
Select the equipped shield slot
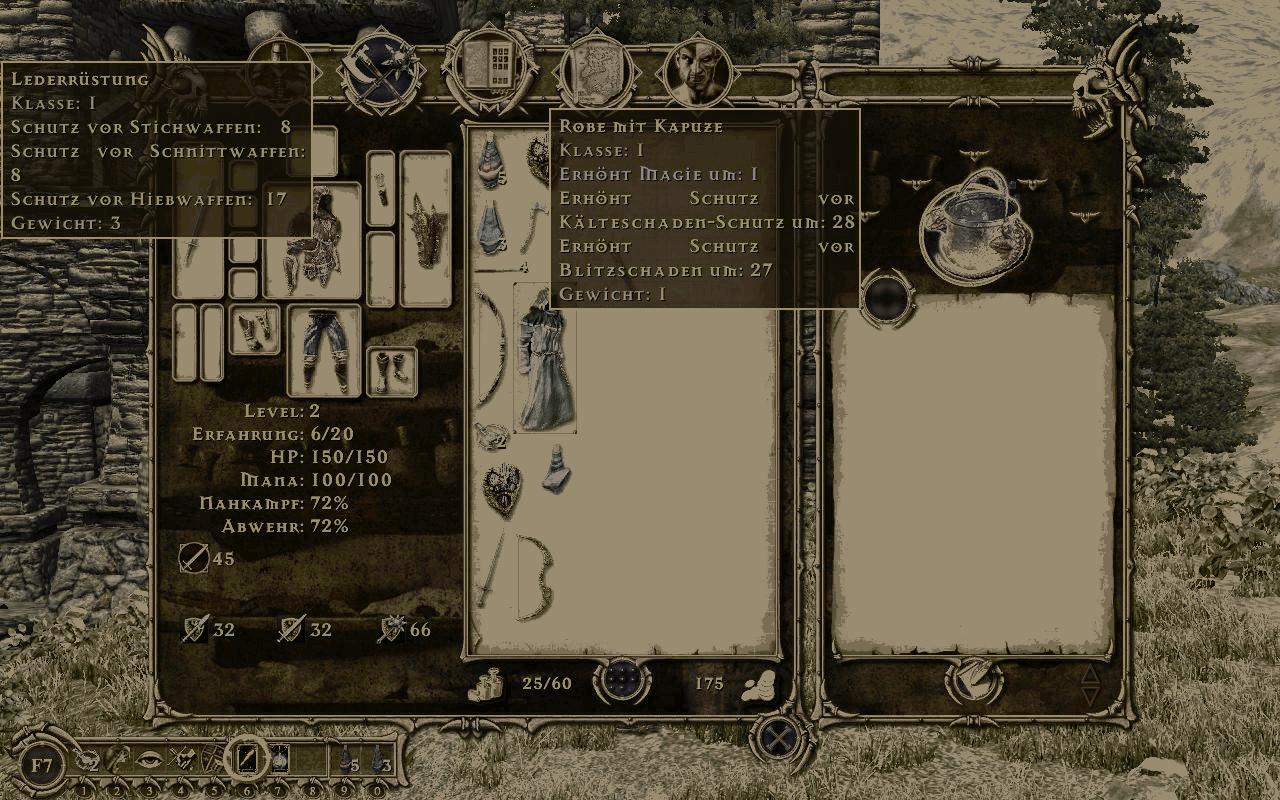425,228
